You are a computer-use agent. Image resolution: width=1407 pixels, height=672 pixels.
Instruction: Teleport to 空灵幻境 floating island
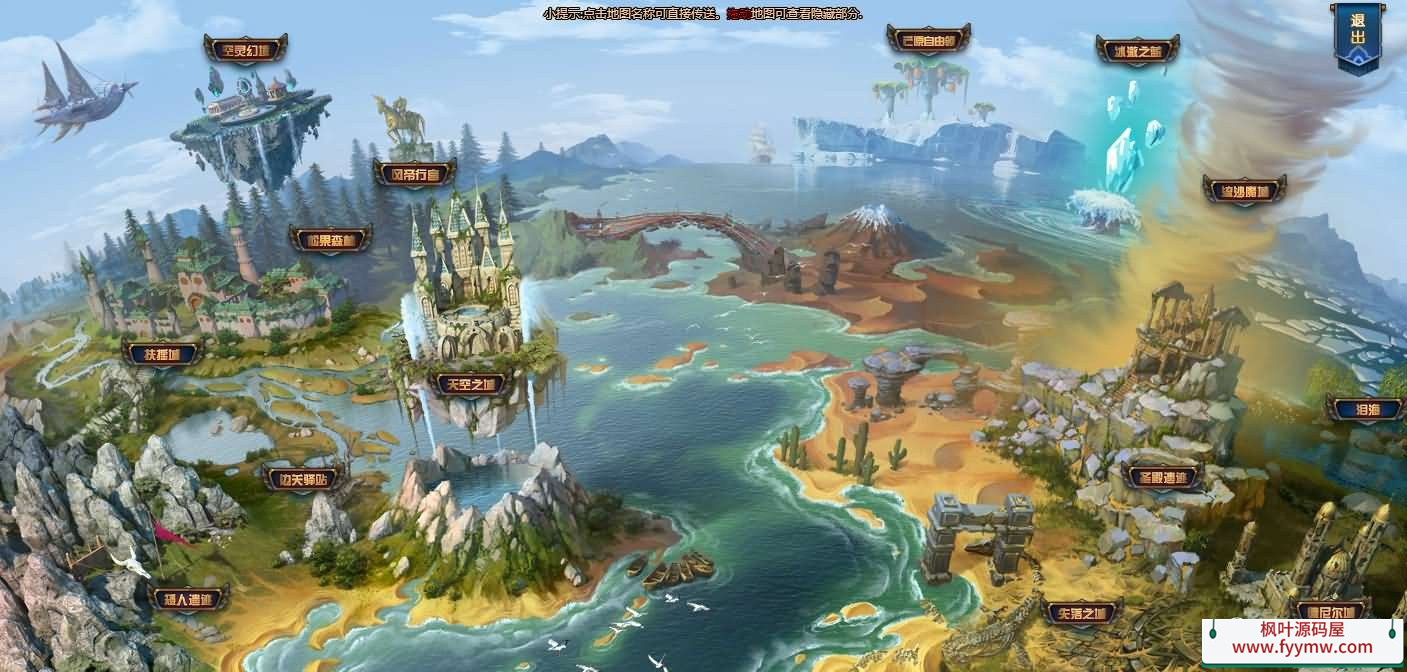[x=245, y=49]
